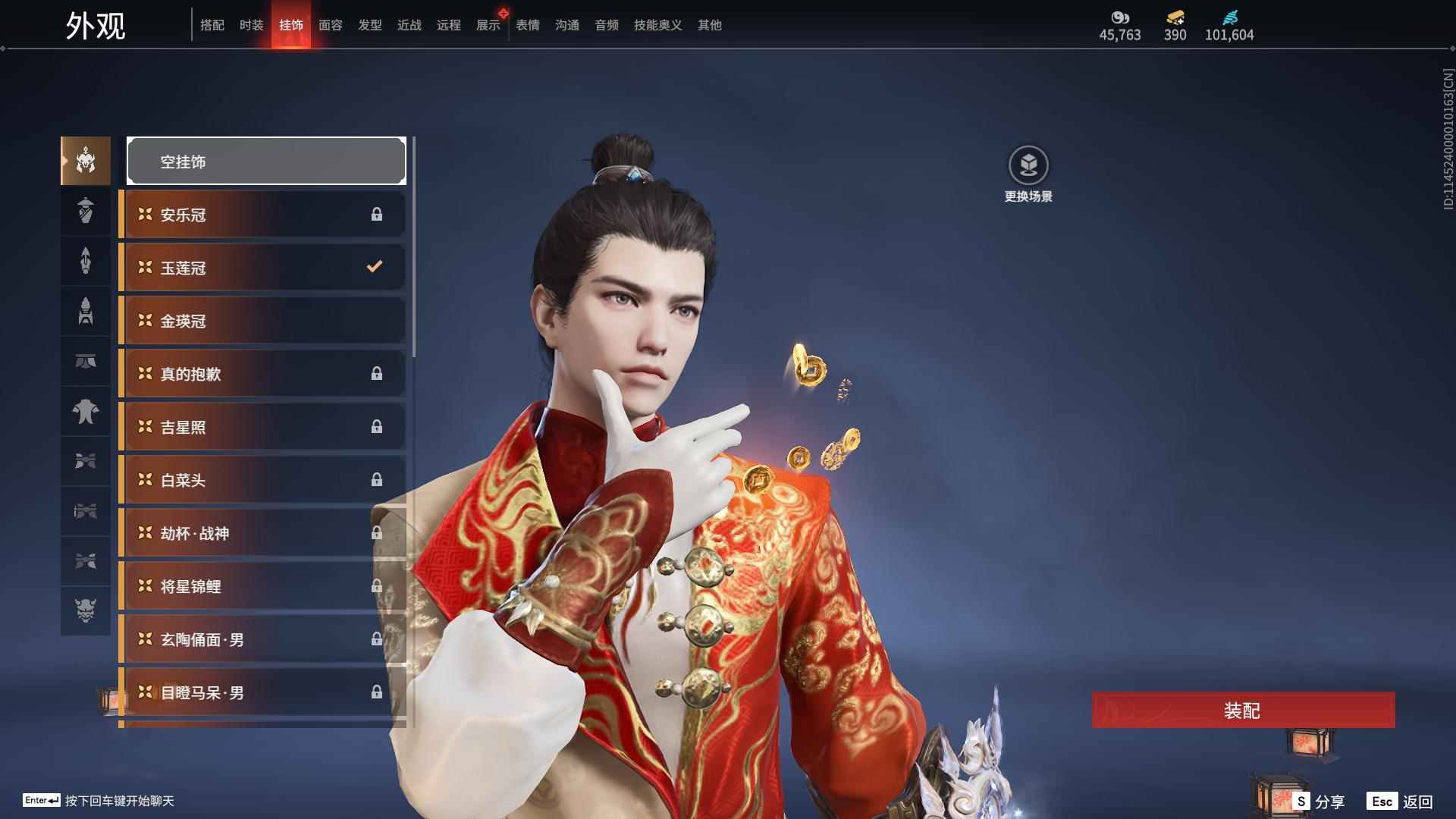This screenshot has height=819, width=1456.
Task: Select the waist ornament category icon
Action: click(x=86, y=312)
